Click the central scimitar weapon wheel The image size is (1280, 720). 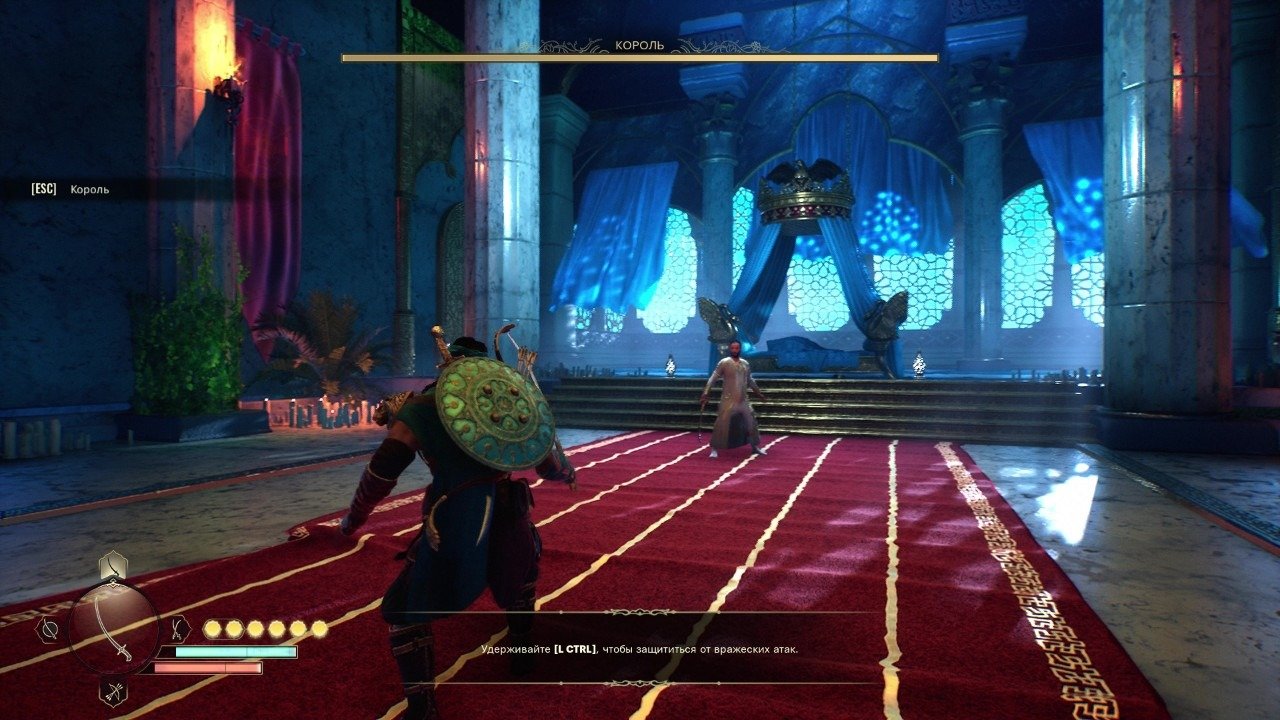pyautogui.click(x=113, y=629)
